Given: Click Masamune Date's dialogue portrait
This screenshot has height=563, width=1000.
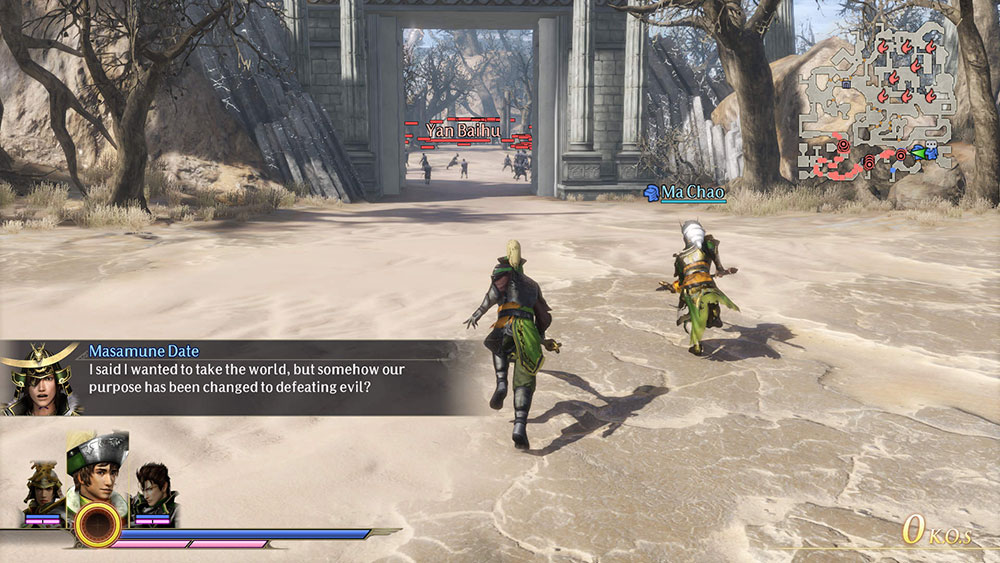Looking at the screenshot, I should [40, 378].
